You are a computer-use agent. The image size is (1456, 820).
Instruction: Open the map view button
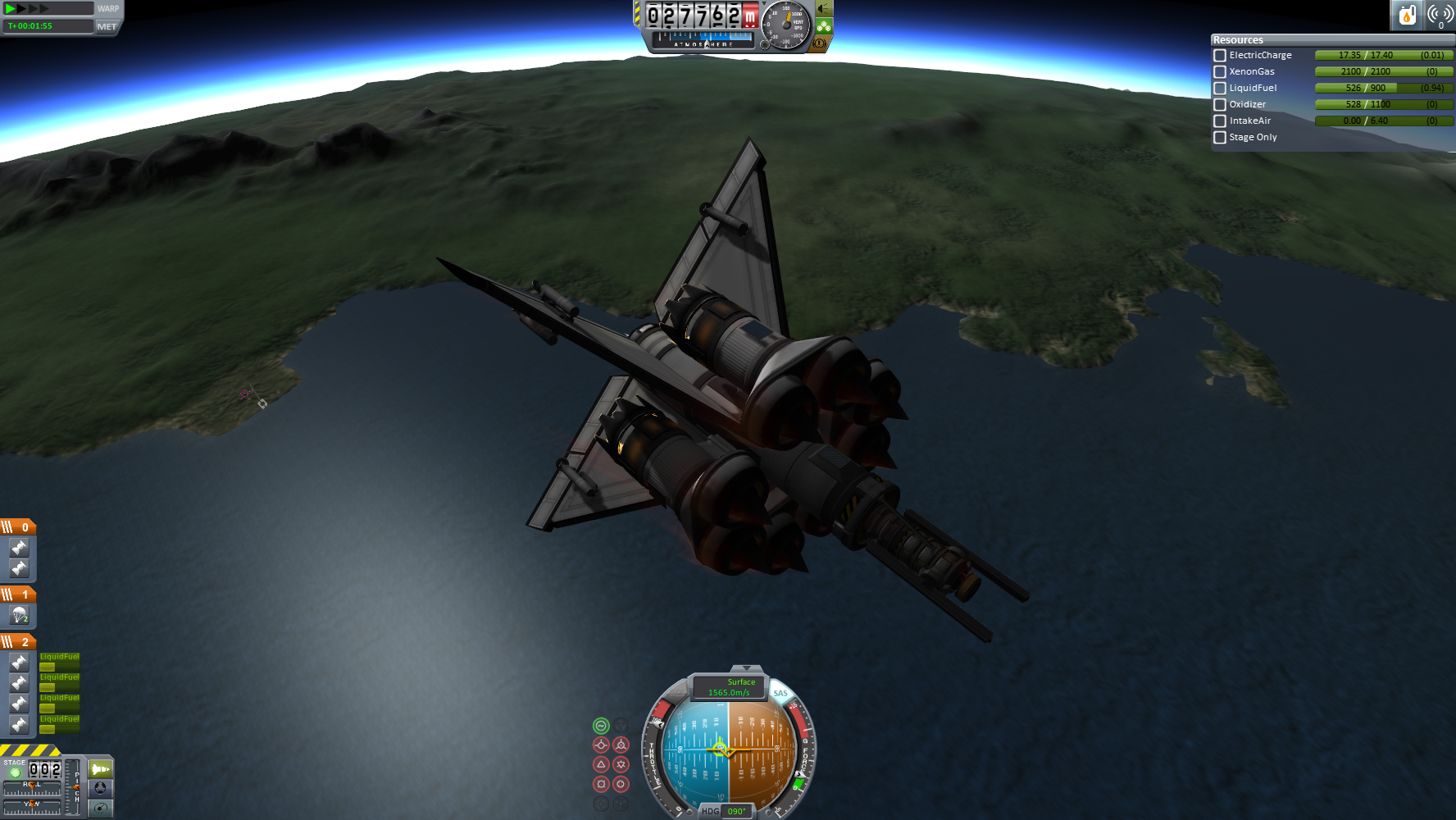(x=100, y=808)
